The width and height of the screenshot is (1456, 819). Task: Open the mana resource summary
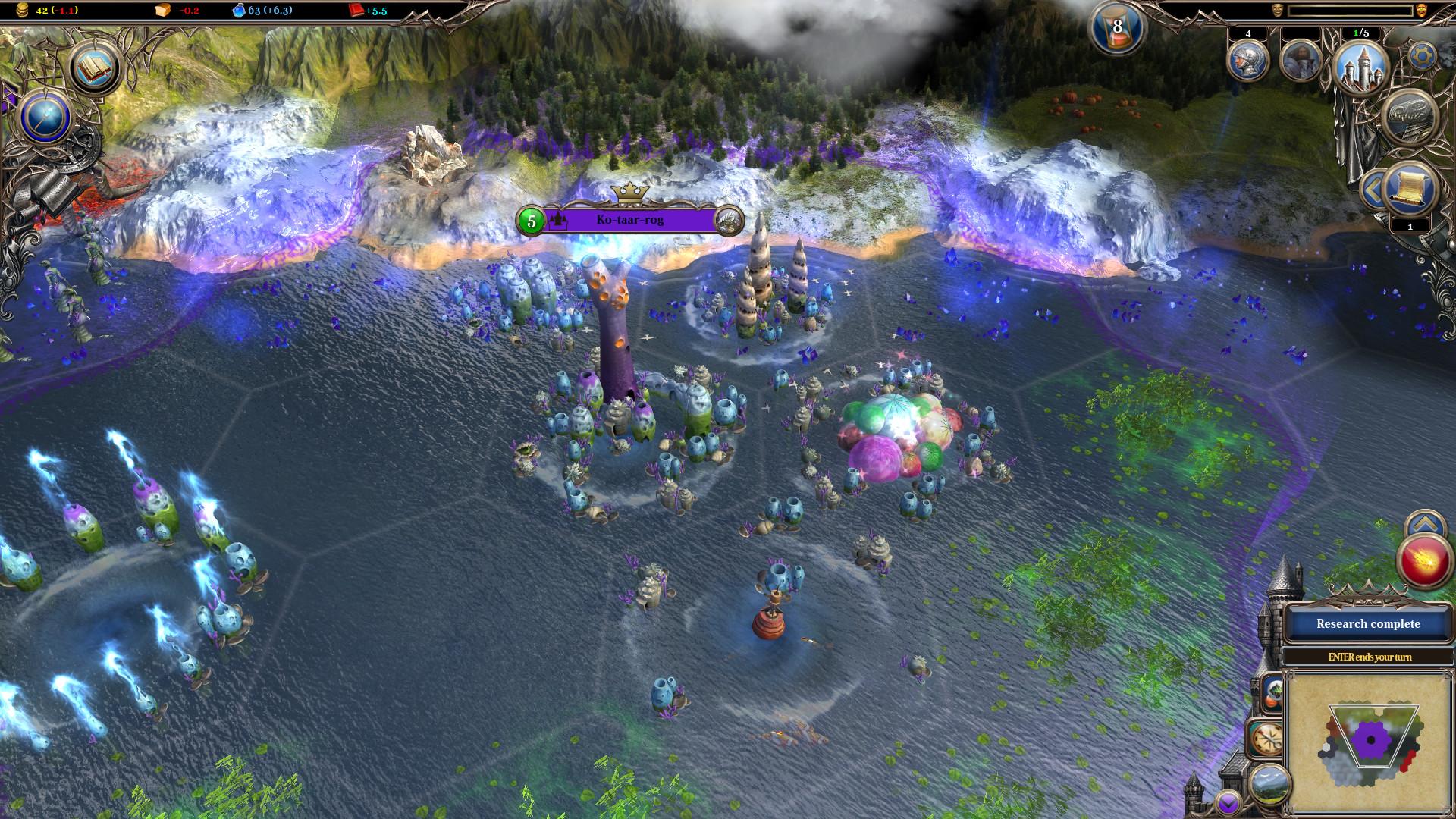click(x=241, y=11)
